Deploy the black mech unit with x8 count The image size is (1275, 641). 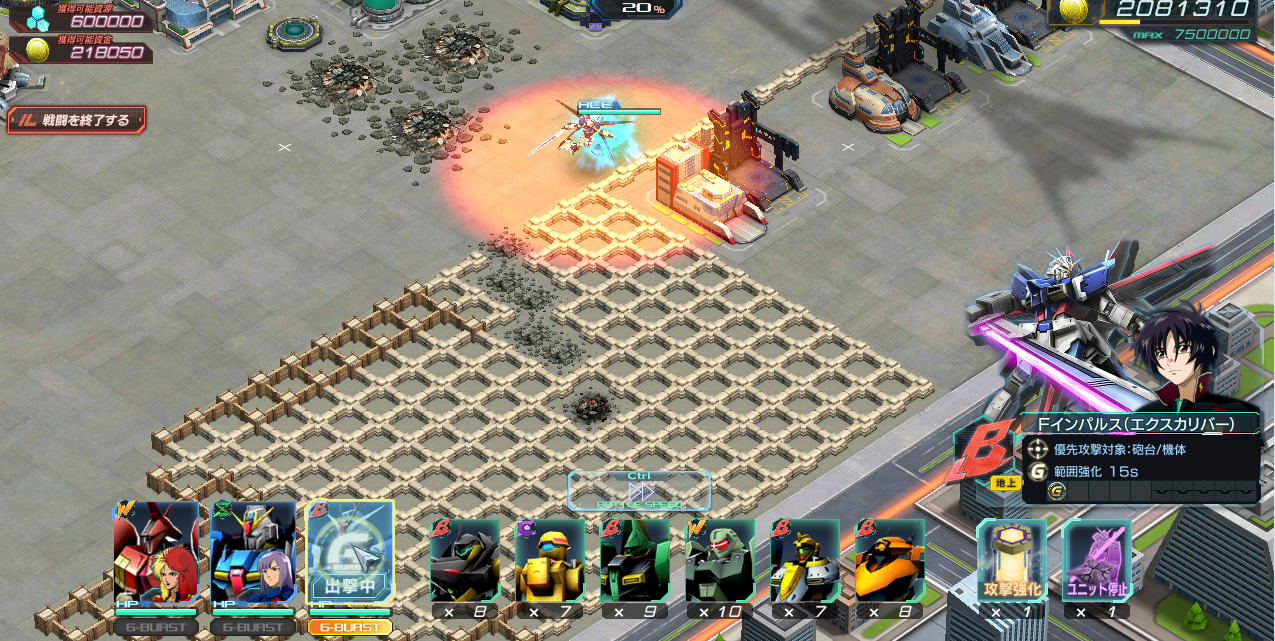pos(465,562)
